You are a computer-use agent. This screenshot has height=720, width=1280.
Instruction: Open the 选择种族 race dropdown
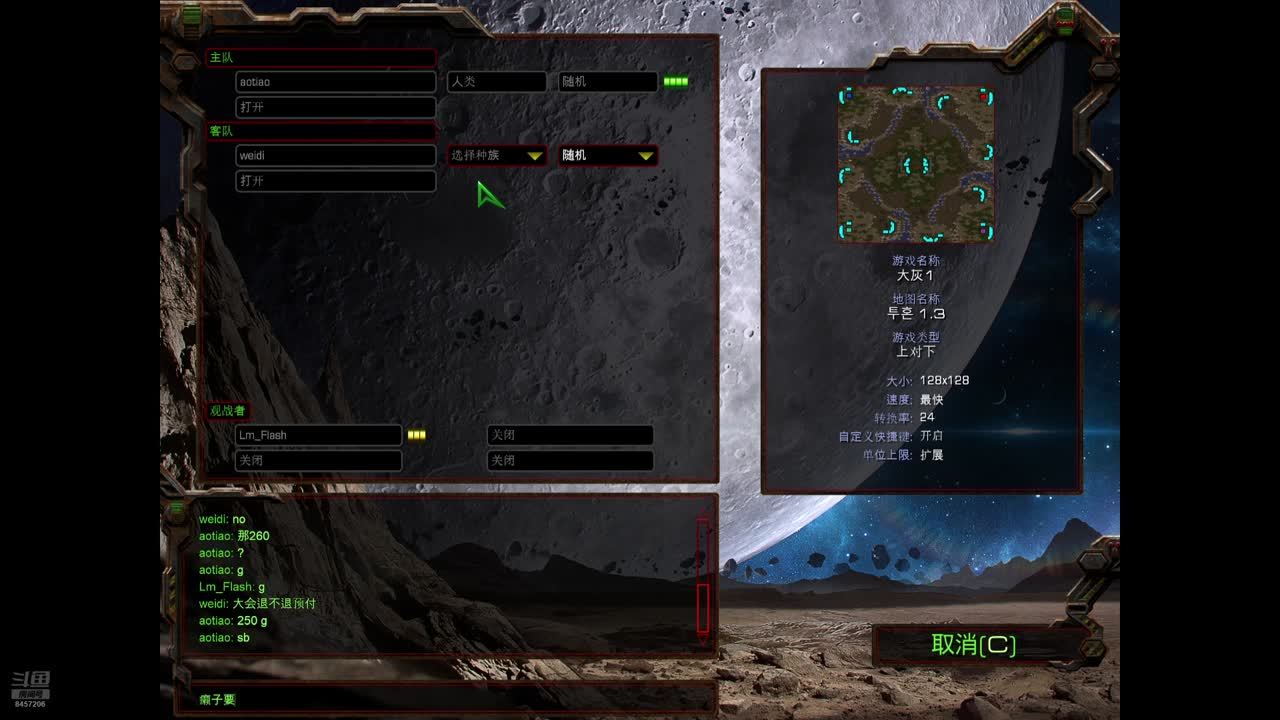pos(497,155)
